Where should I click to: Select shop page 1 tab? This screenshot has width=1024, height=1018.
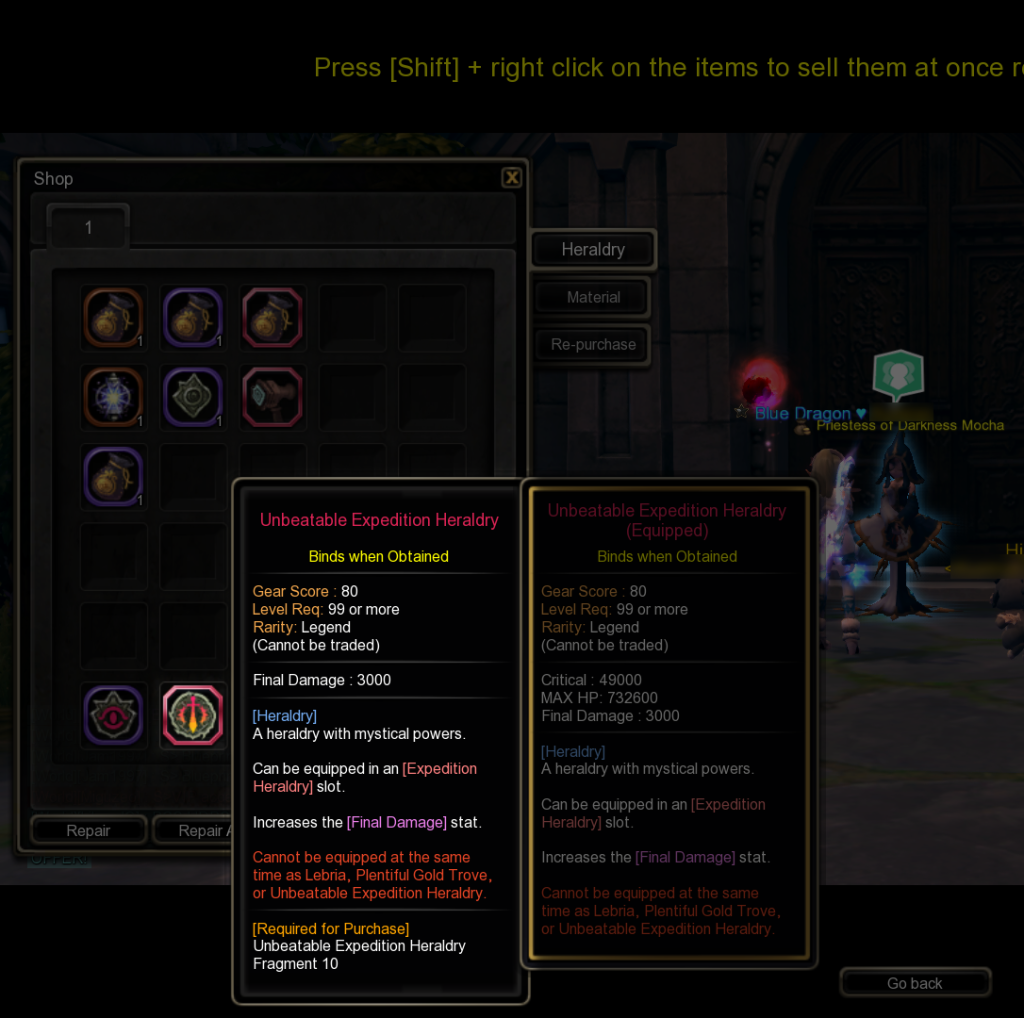[88, 228]
